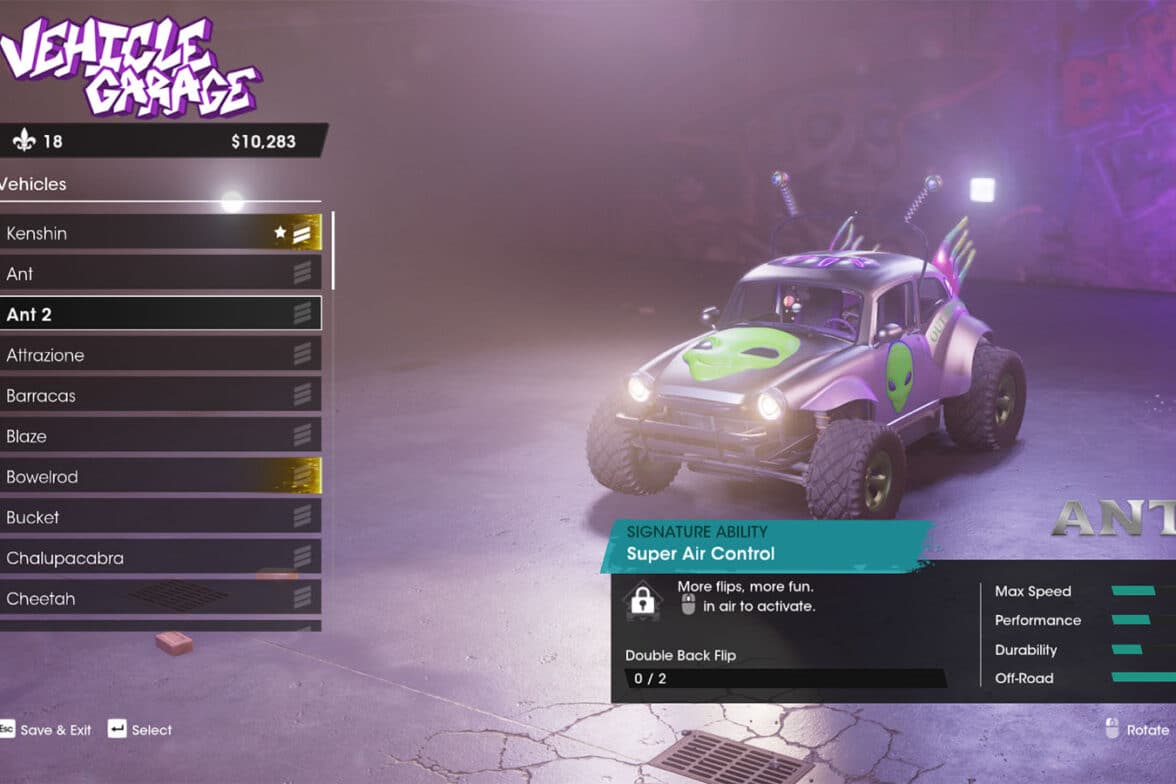This screenshot has height=784, width=1176.
Task: Choose the Ant vehicle entry
Action: [x=160, y=274]
